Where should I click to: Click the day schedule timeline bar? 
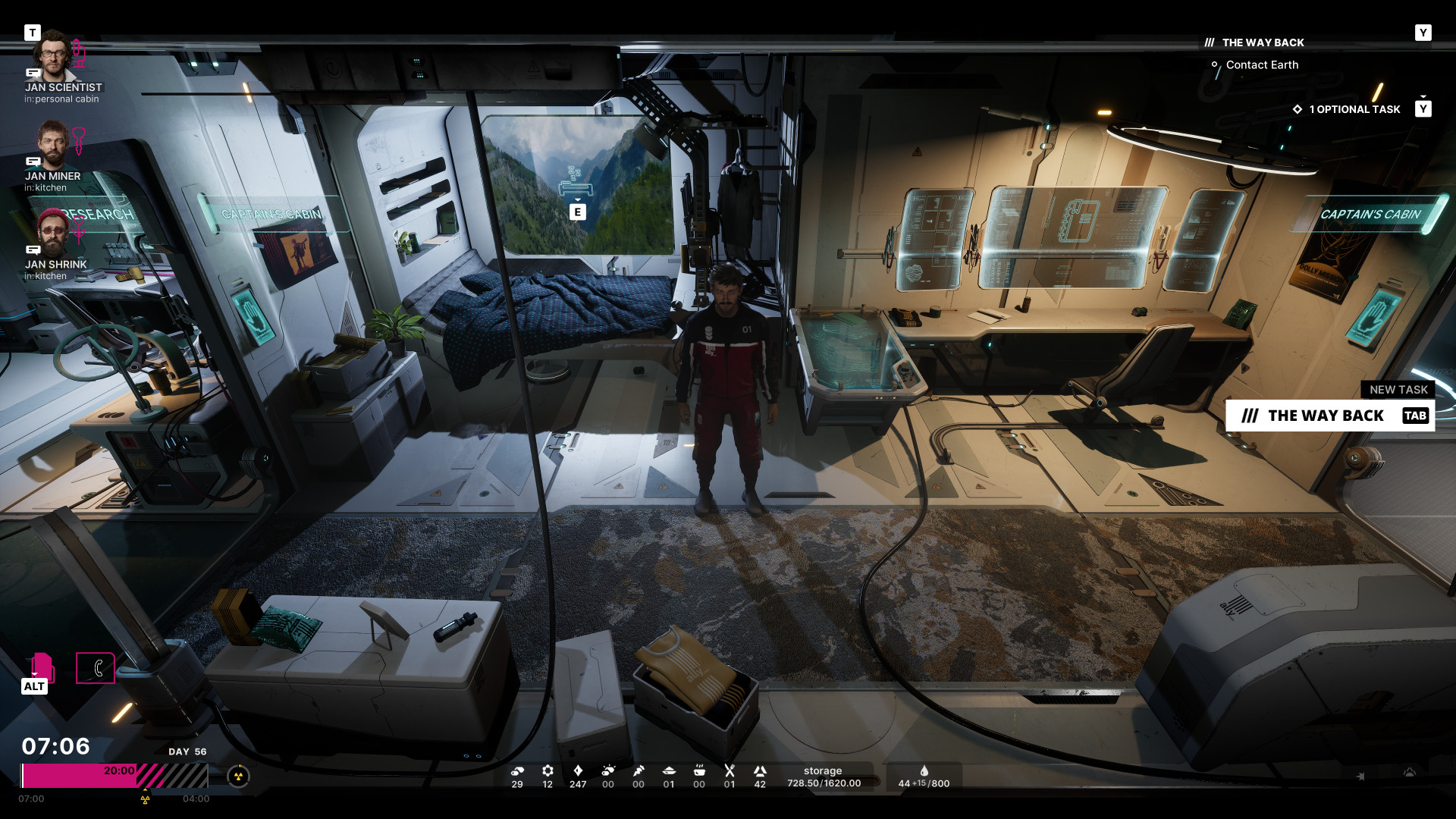tap(114, 776)
